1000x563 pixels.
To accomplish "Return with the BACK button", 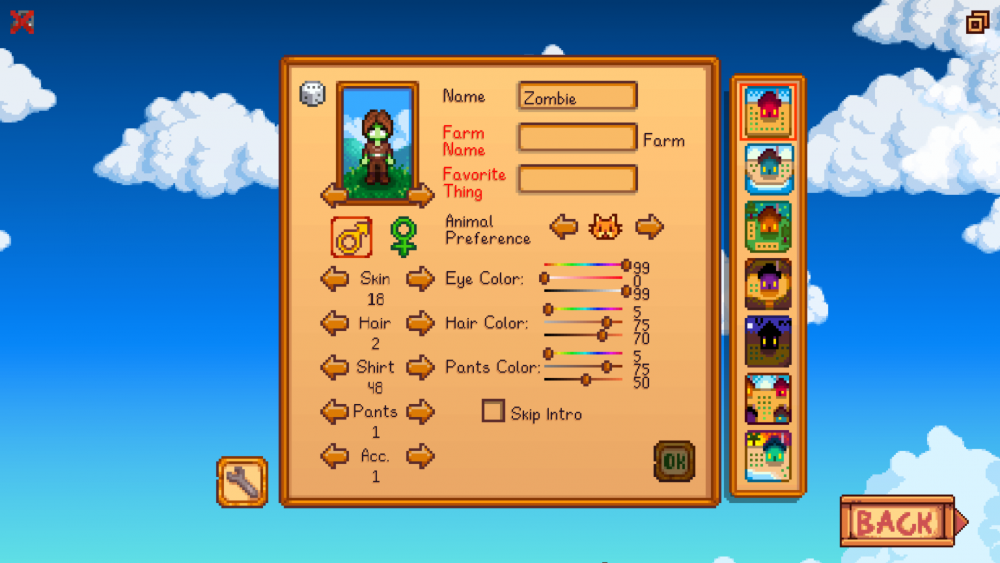I will pyautogui.click(x=898, y=521).
